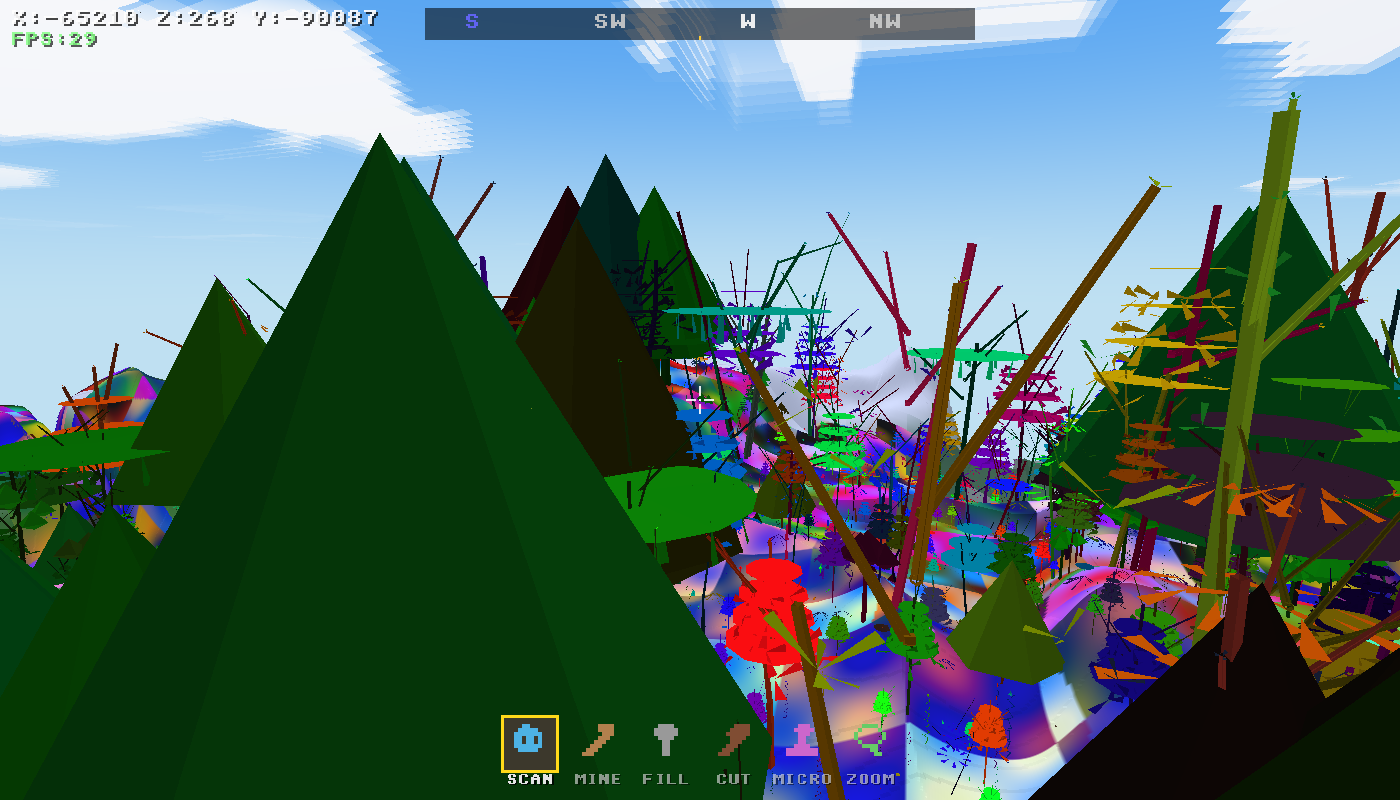This screenshot has width=1400, height=800.
Task: Choose the CUT axe tool
Action: point(734,741)
